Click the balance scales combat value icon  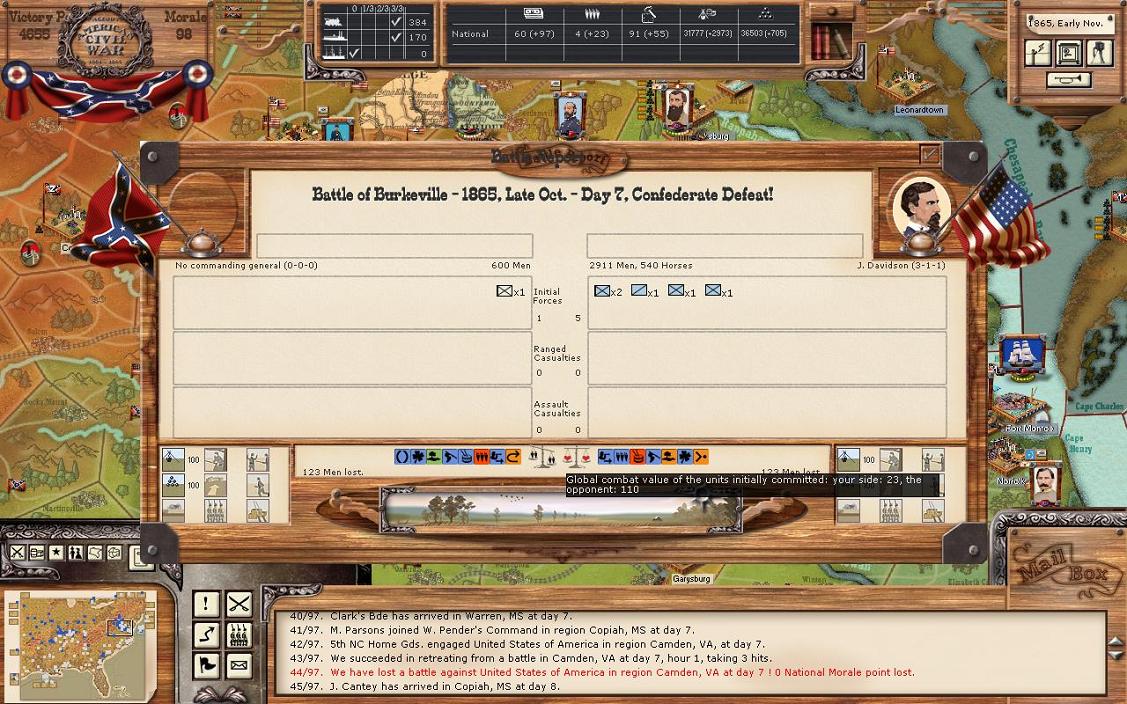tap(541, 457)
